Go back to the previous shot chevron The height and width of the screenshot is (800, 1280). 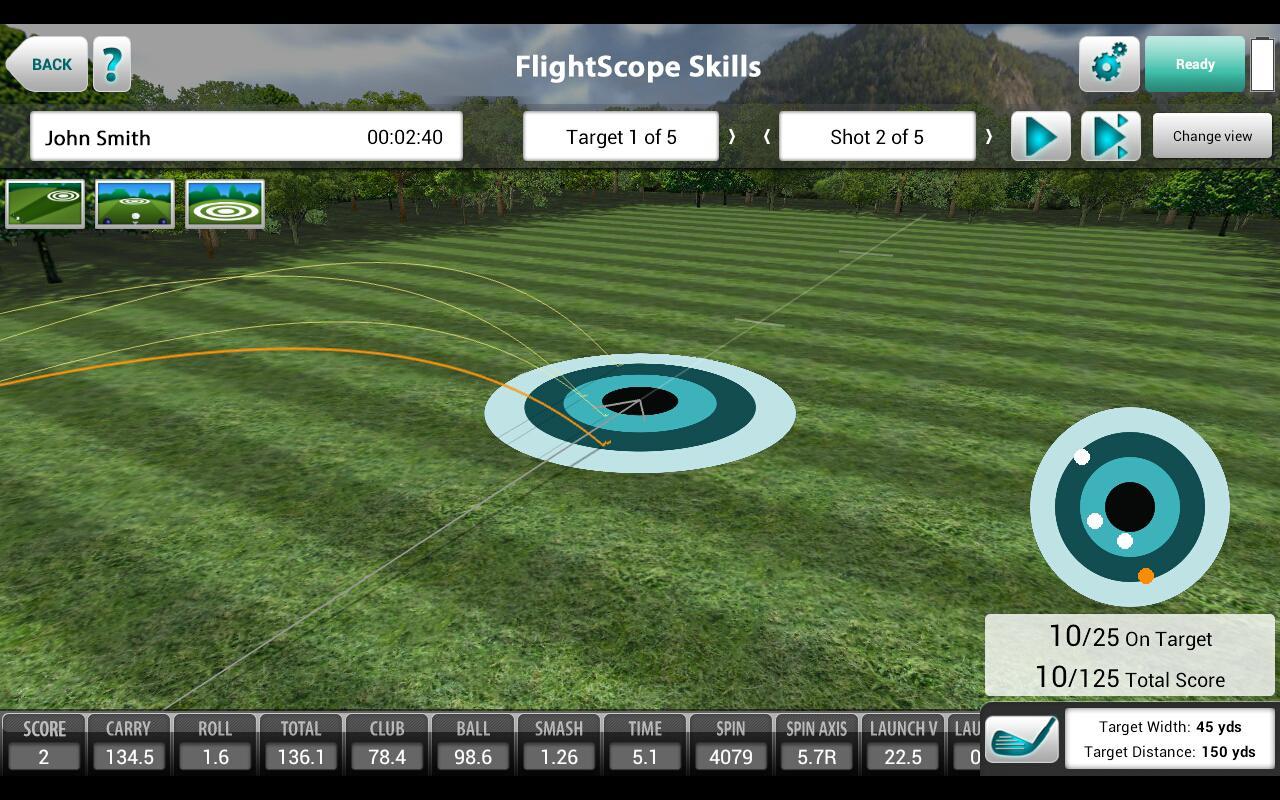click(x=767, y=136)
